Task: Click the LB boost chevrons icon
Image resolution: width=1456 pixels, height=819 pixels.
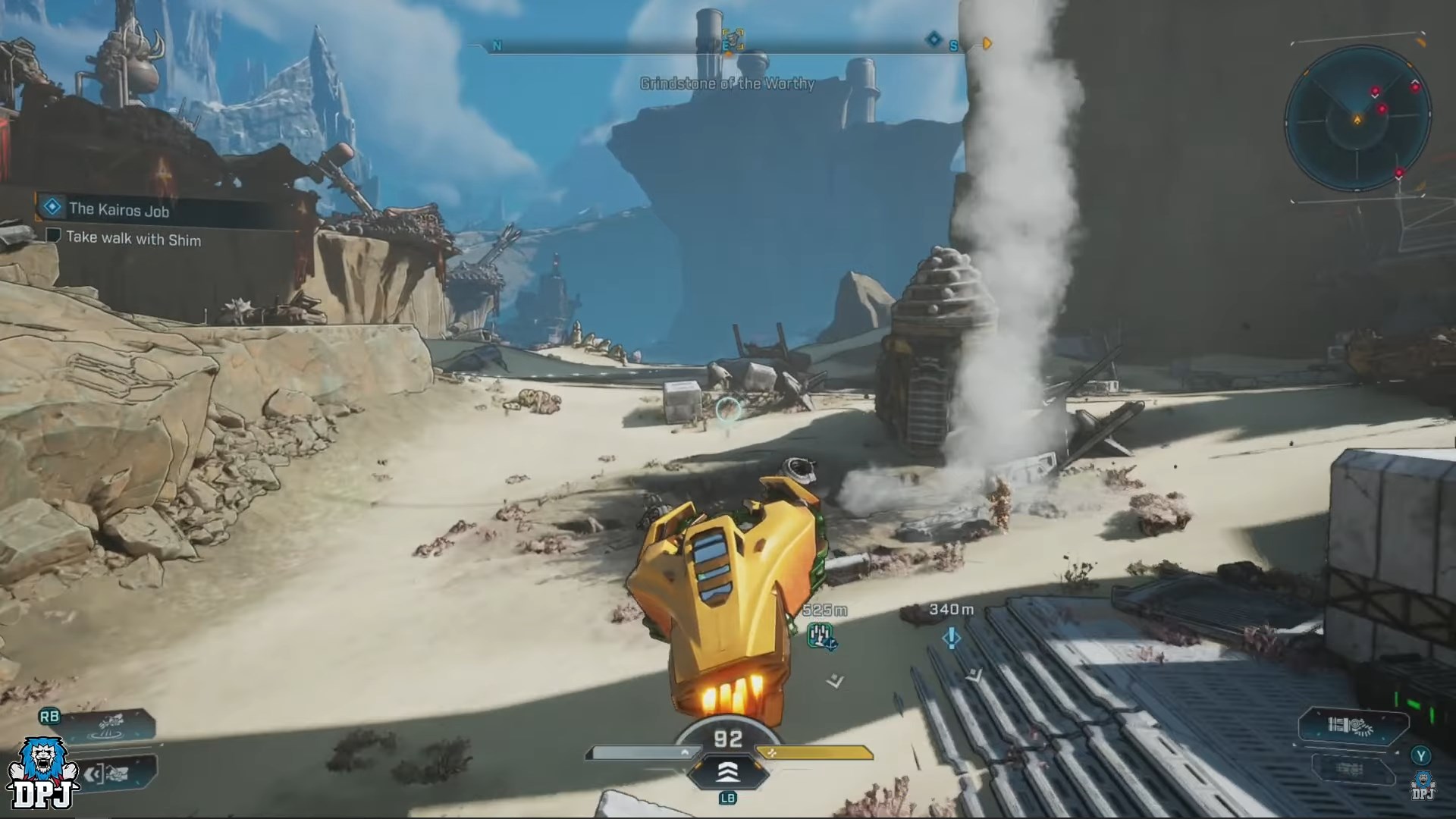Action: pyautogui.click(x=730, y=772)
